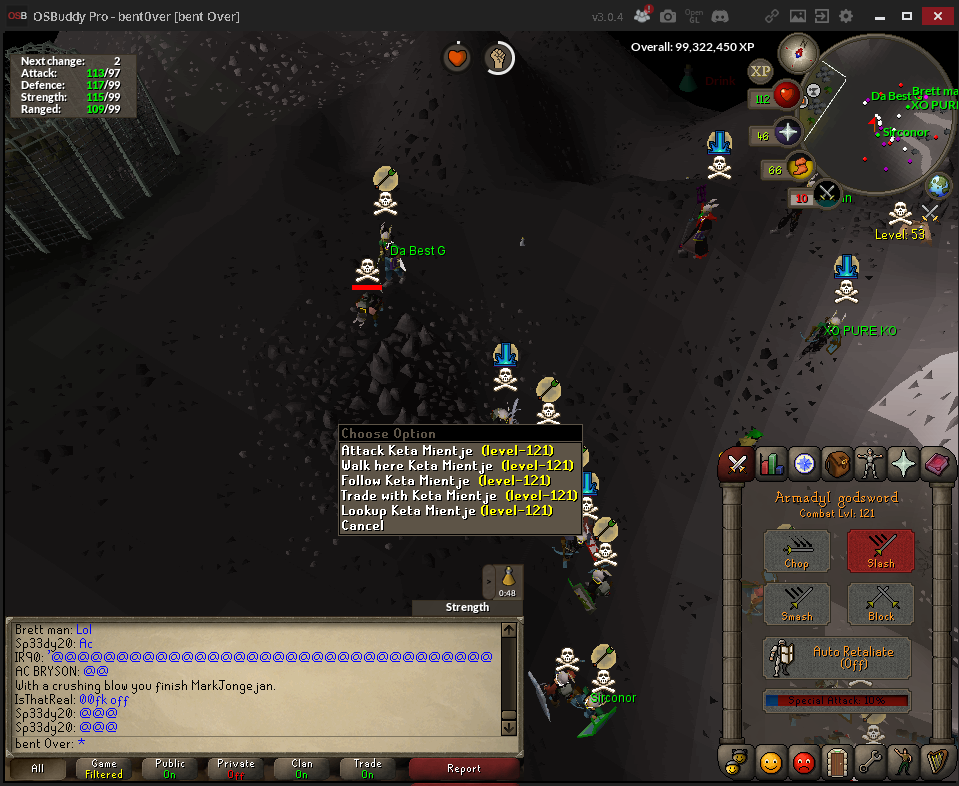Choose Attack Keta Mientje from the option menu
The image size is (959, 786).
(446, 451)
